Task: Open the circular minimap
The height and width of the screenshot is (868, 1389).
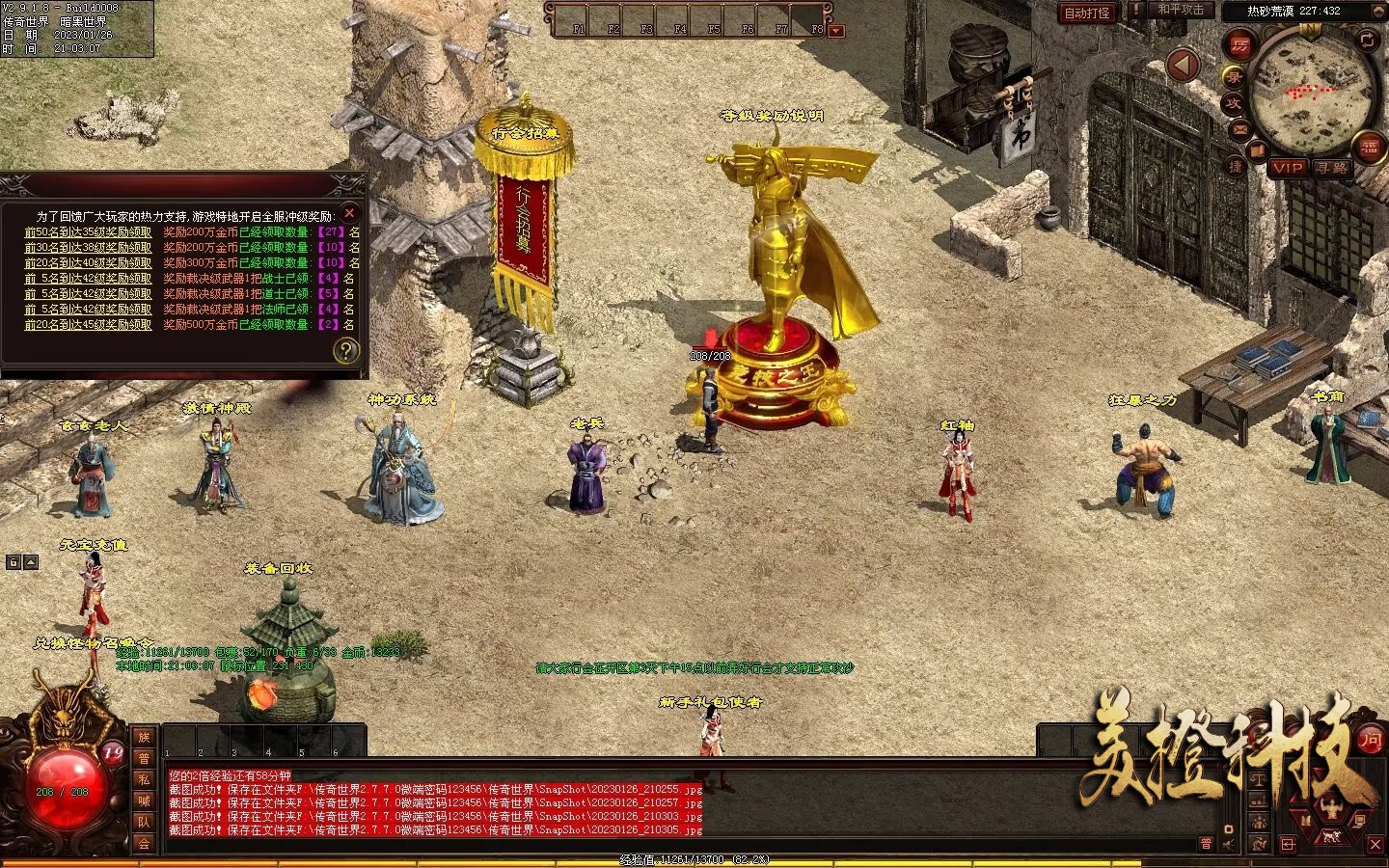Action: pos(1312,92)
